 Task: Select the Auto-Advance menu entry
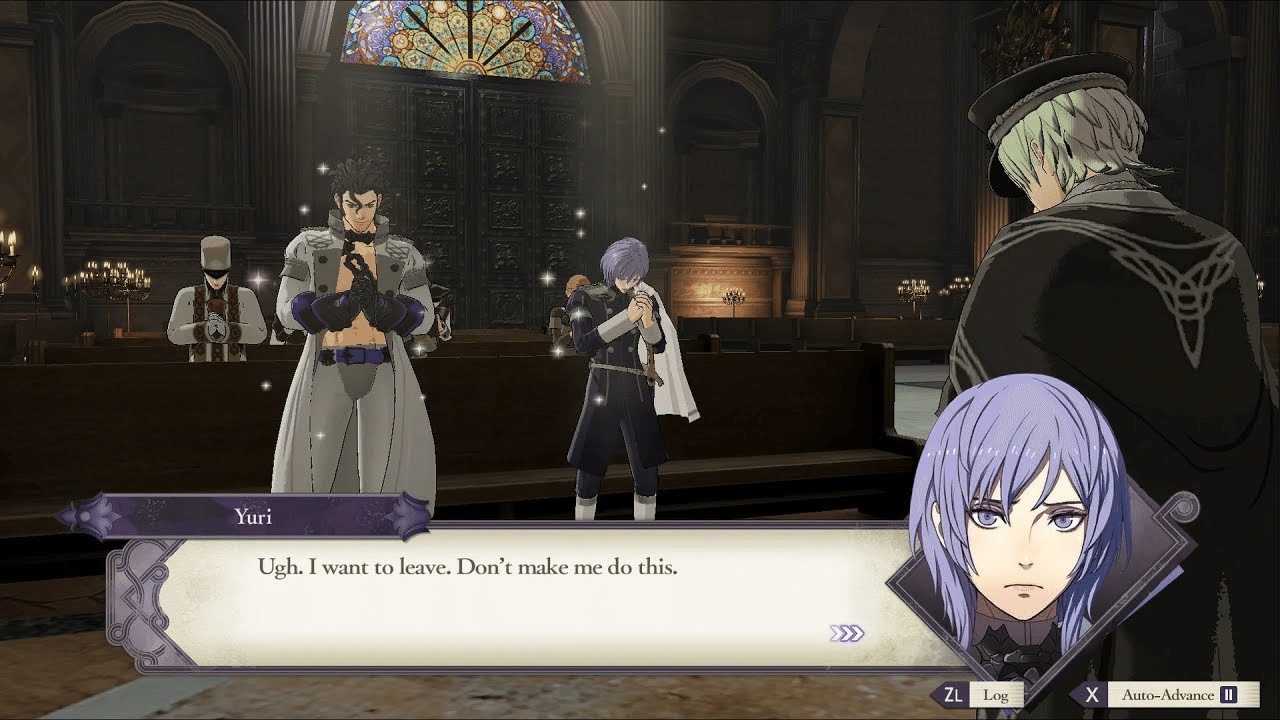pyautogui.click(x=1168, y=694)
